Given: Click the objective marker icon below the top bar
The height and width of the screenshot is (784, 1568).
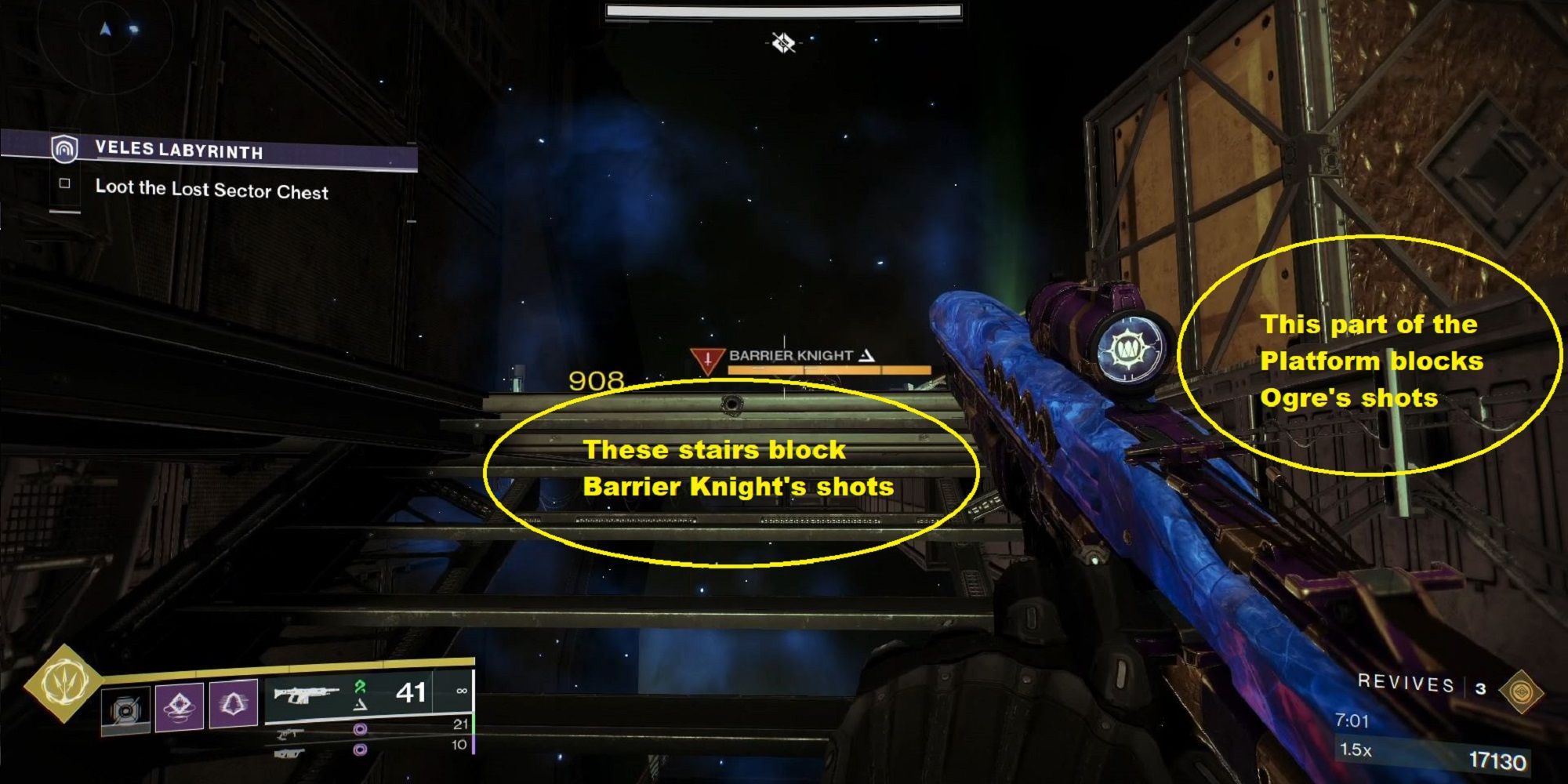Looking at the screenshot, I should pyautogui.click(x=783, y=42).
